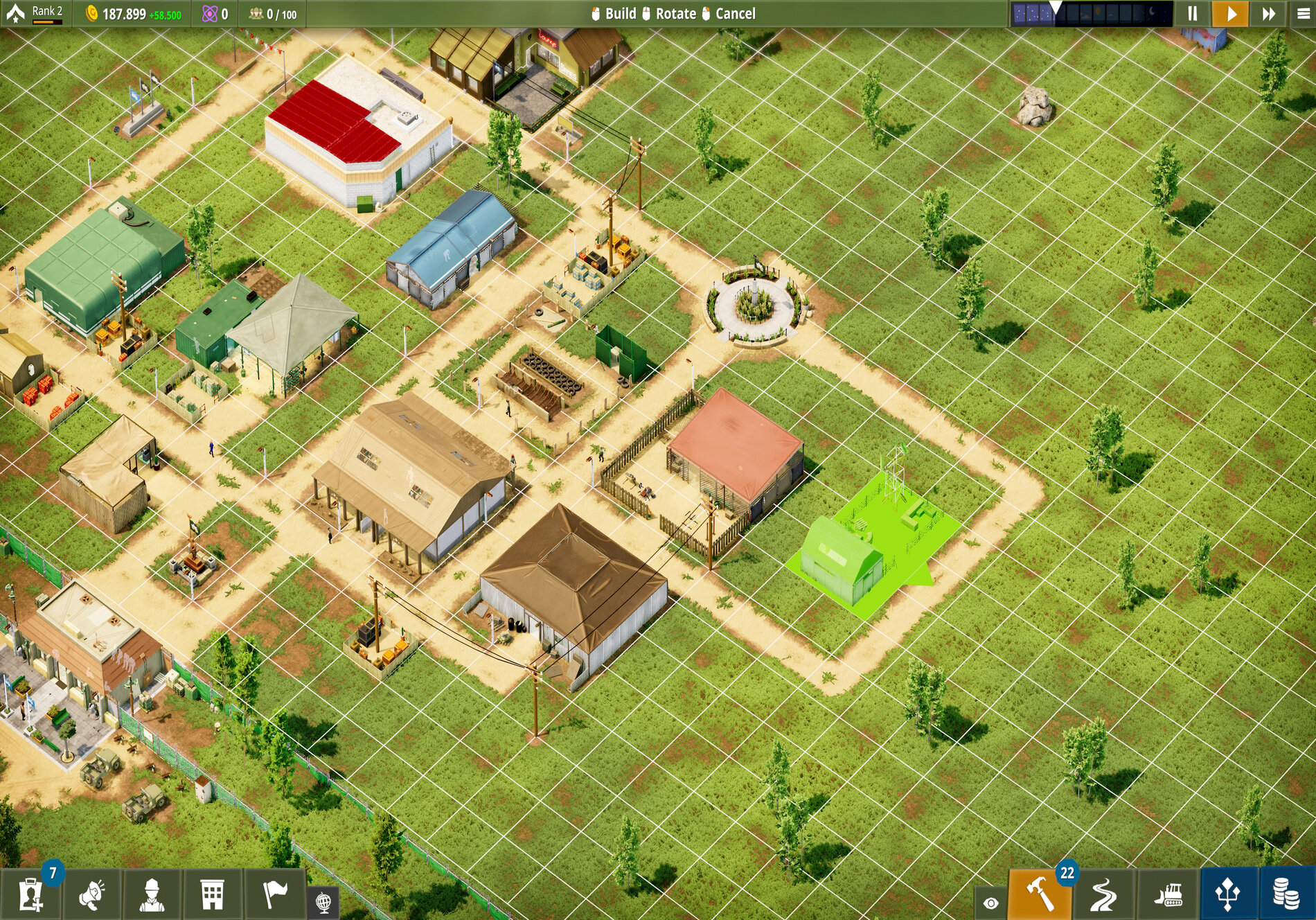Open the globe world map
Screen dimensions: 1316x920
point(323,902)
